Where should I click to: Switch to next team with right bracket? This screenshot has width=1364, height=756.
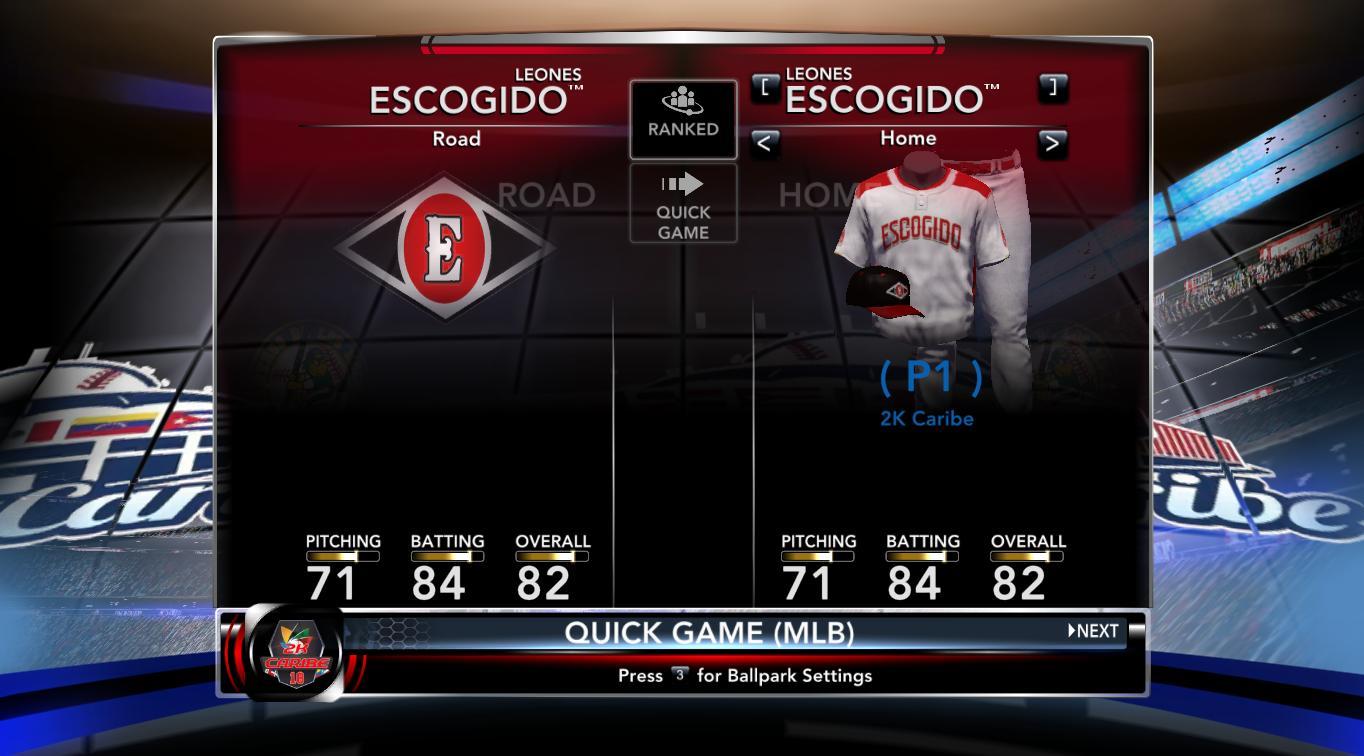click(1052, 87)
